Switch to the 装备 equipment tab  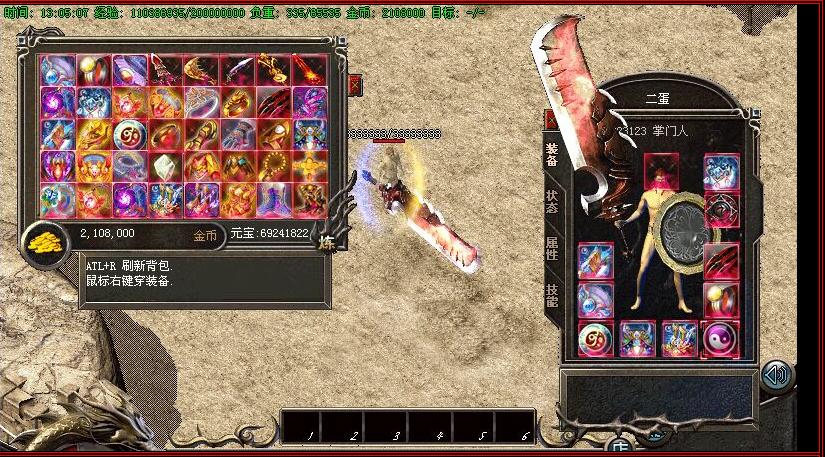tap(552, 155)
